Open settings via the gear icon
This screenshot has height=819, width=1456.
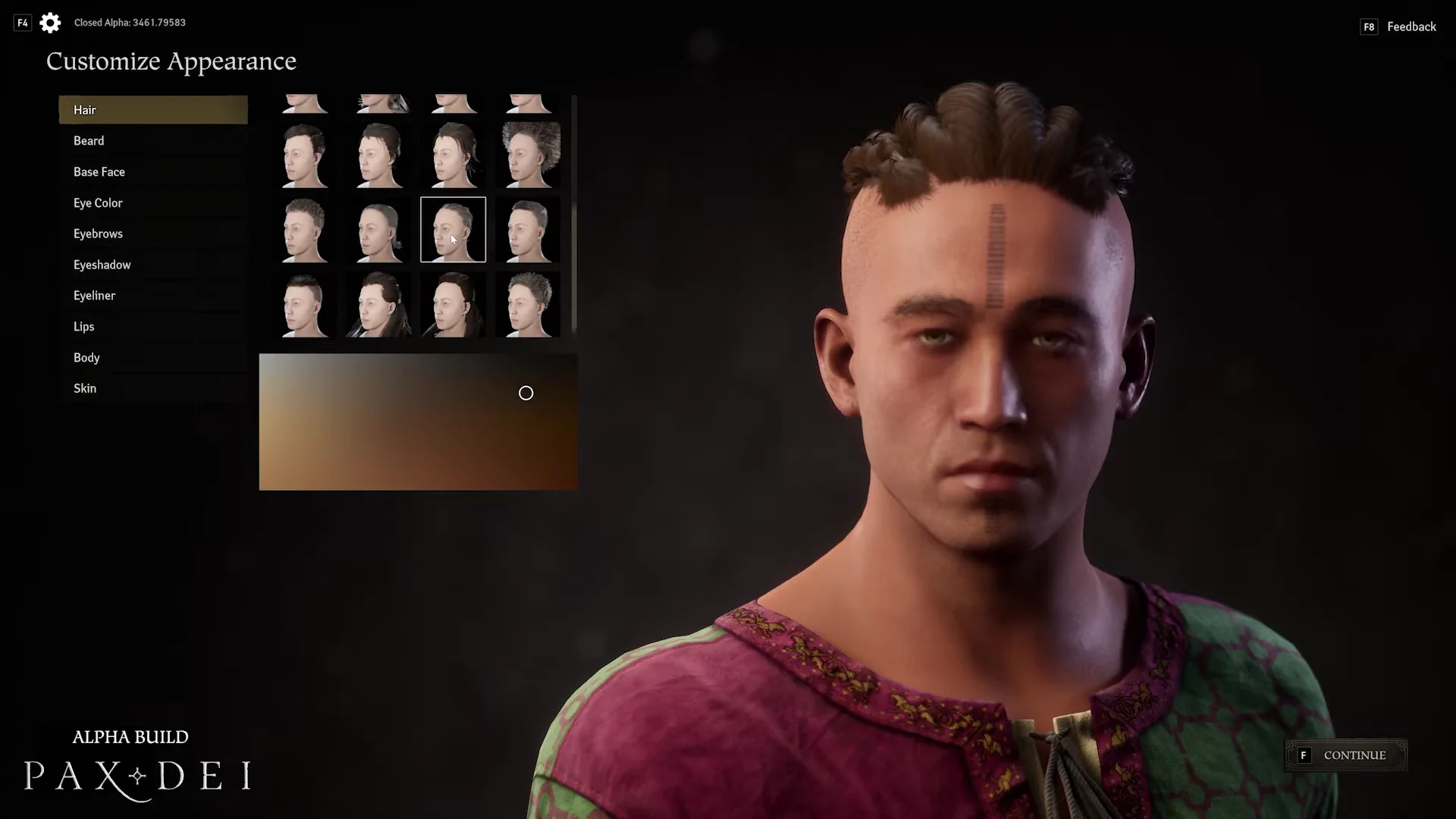[50, 23]
